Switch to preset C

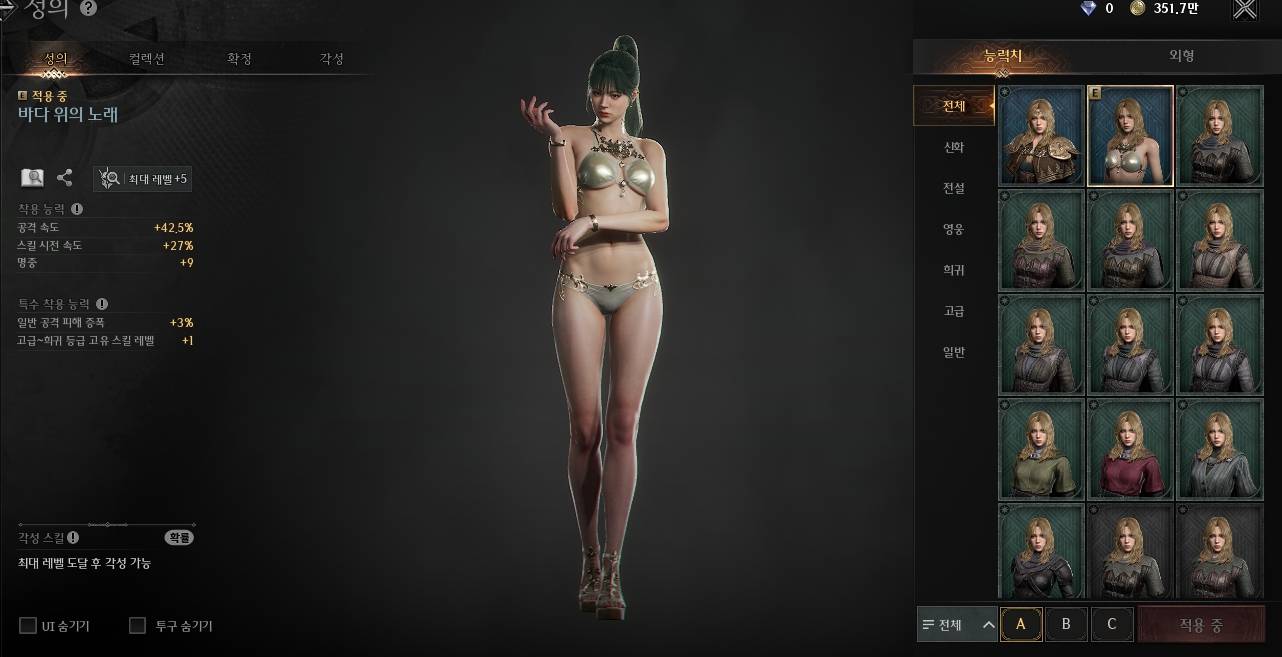(x=1111, y=625)
